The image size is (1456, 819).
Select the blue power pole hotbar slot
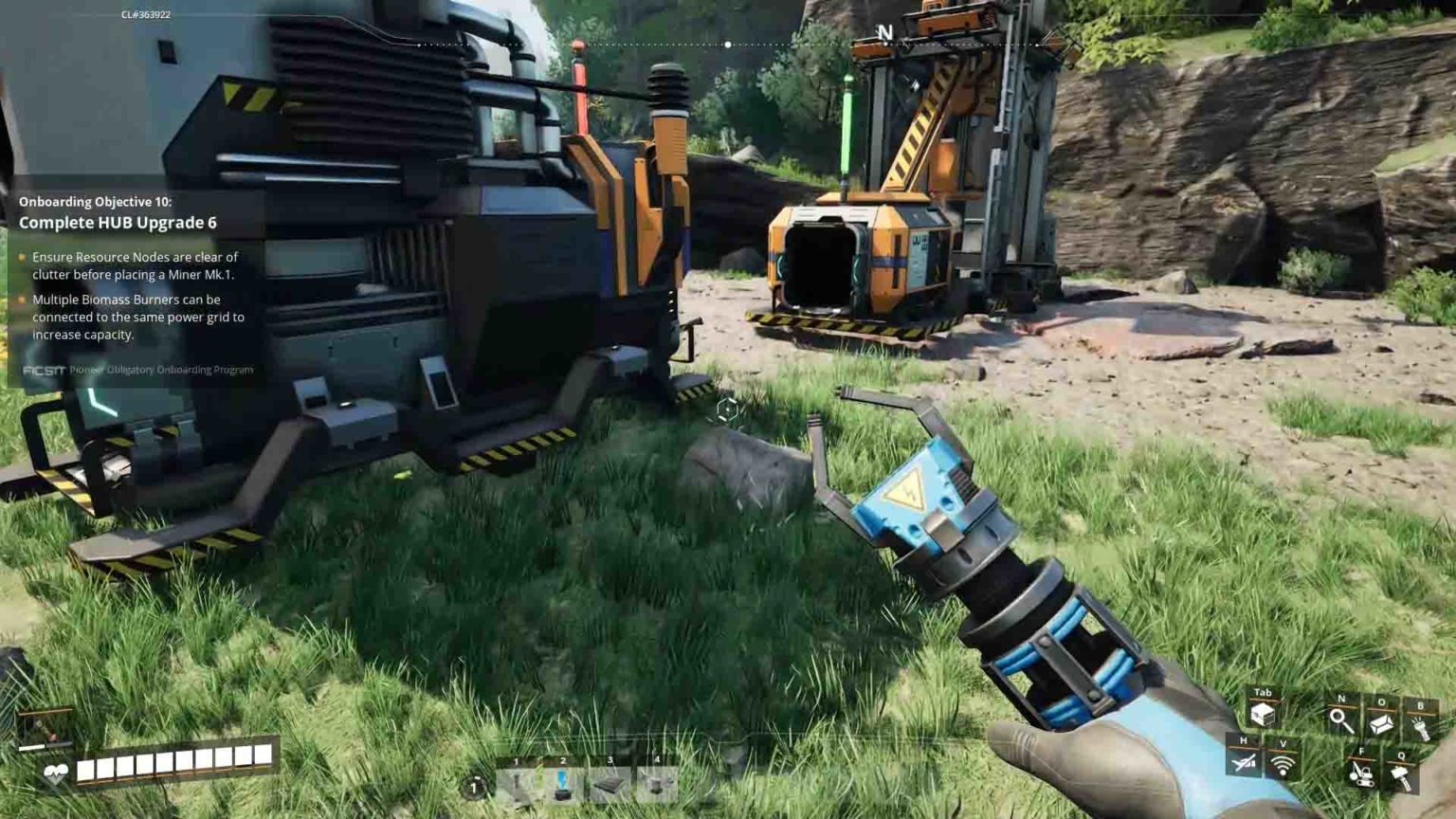563,785
